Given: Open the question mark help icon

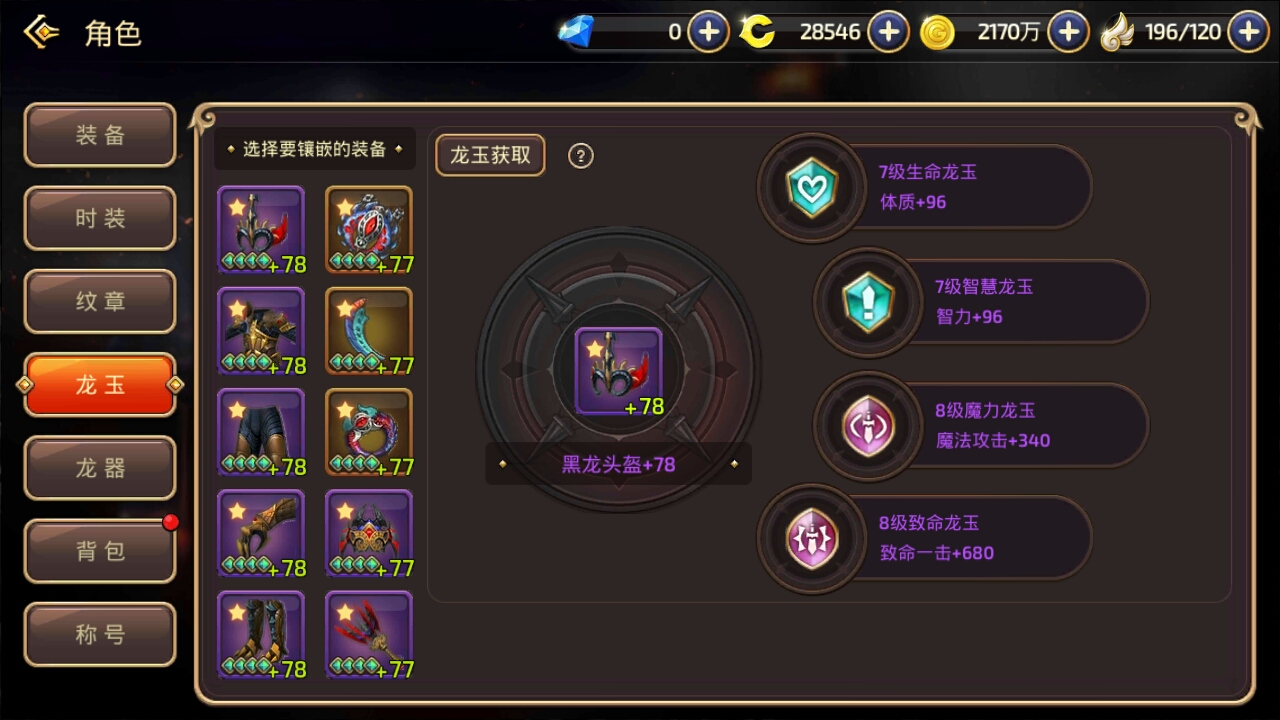Looking at the screenshot, I should click(x=580, y=156).
